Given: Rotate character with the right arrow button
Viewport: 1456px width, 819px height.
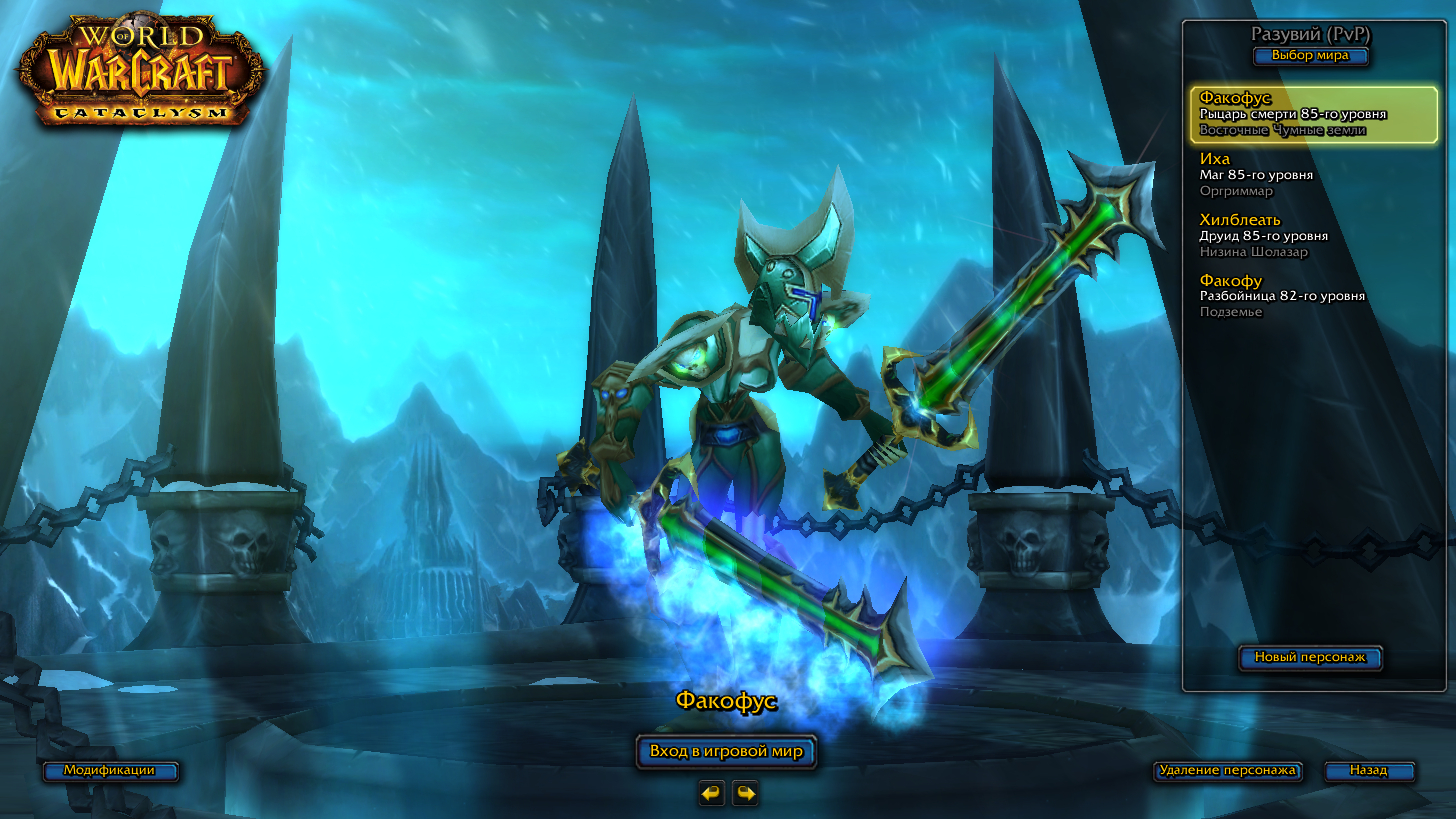Looking at the screenshot, I should [745, 793].
